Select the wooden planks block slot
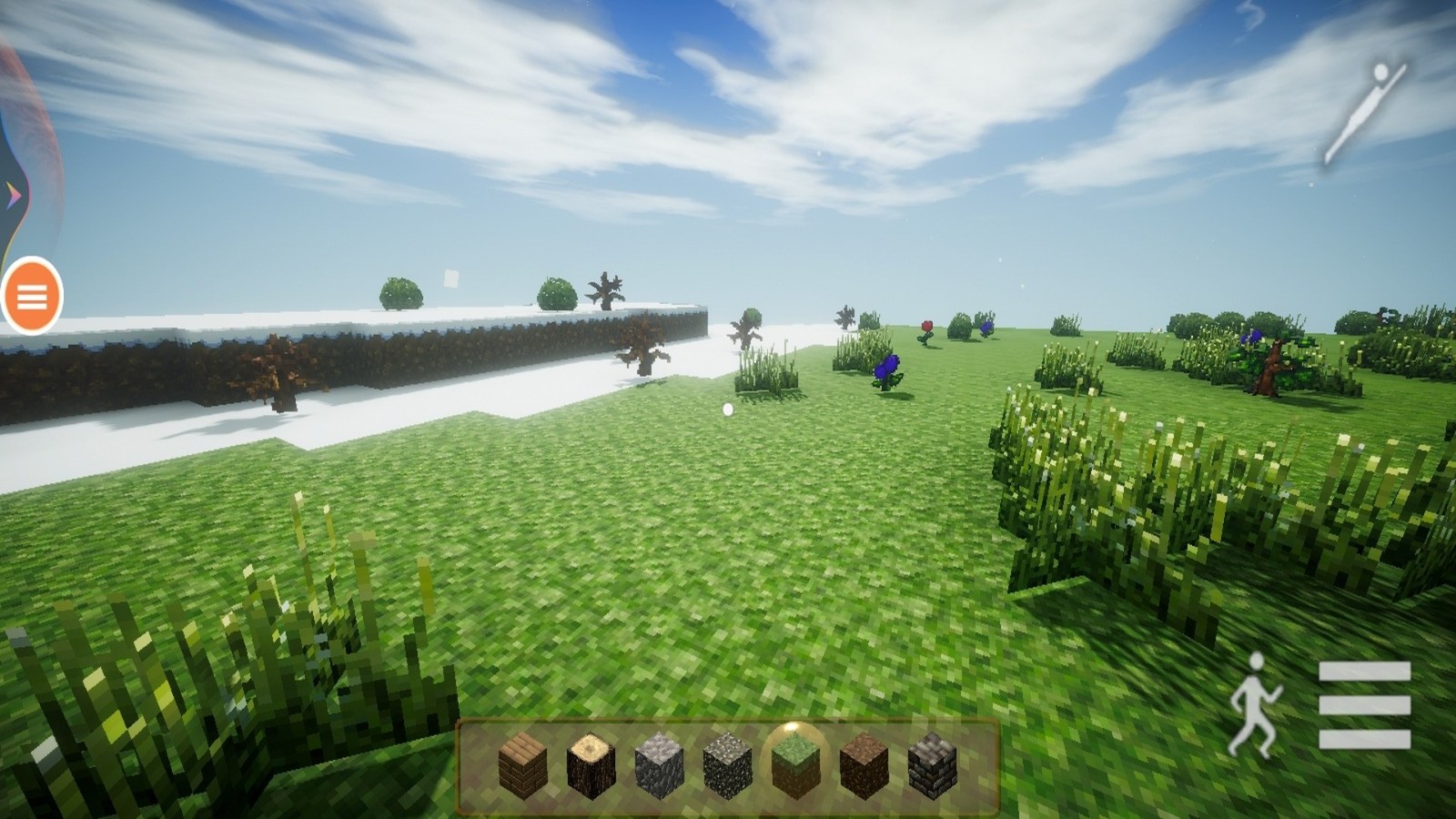This screenshot has width=1456, height=819. [523, 765]
